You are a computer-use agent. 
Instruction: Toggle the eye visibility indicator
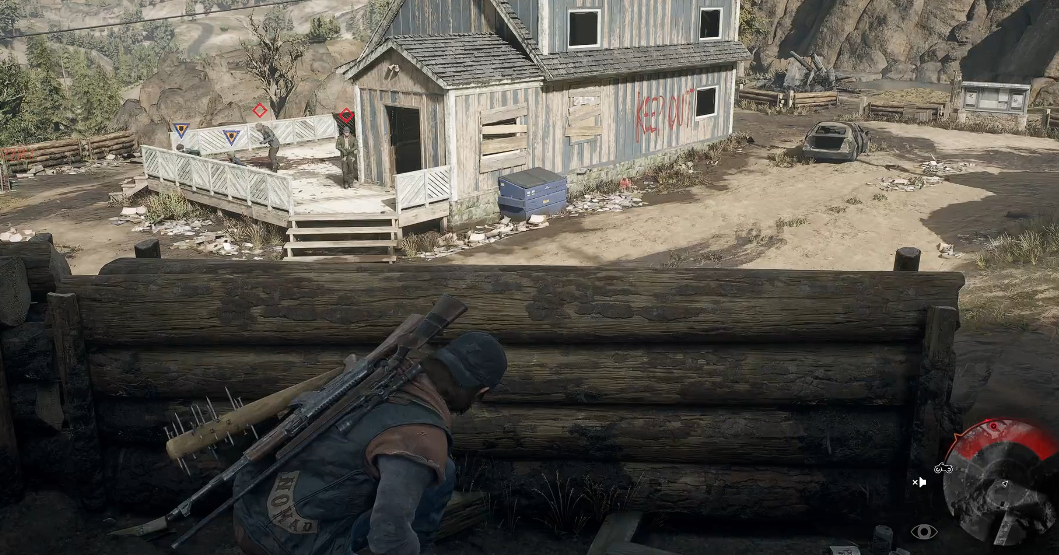(923, 531)
